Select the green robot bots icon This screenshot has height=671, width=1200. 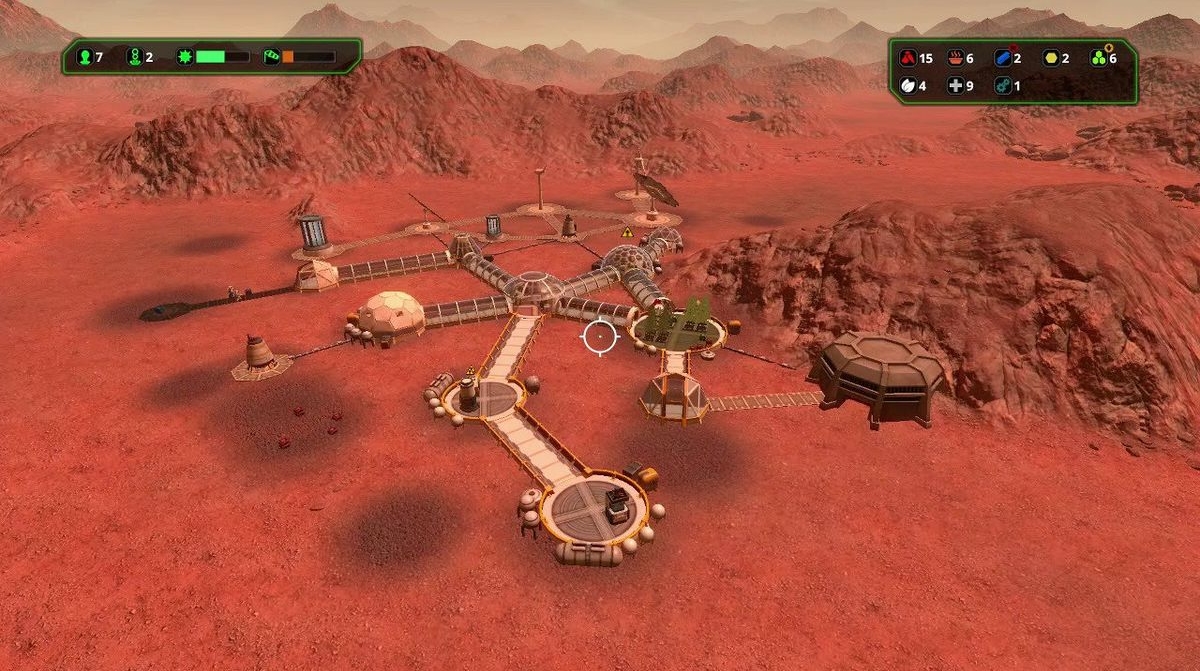coord(134,57)
